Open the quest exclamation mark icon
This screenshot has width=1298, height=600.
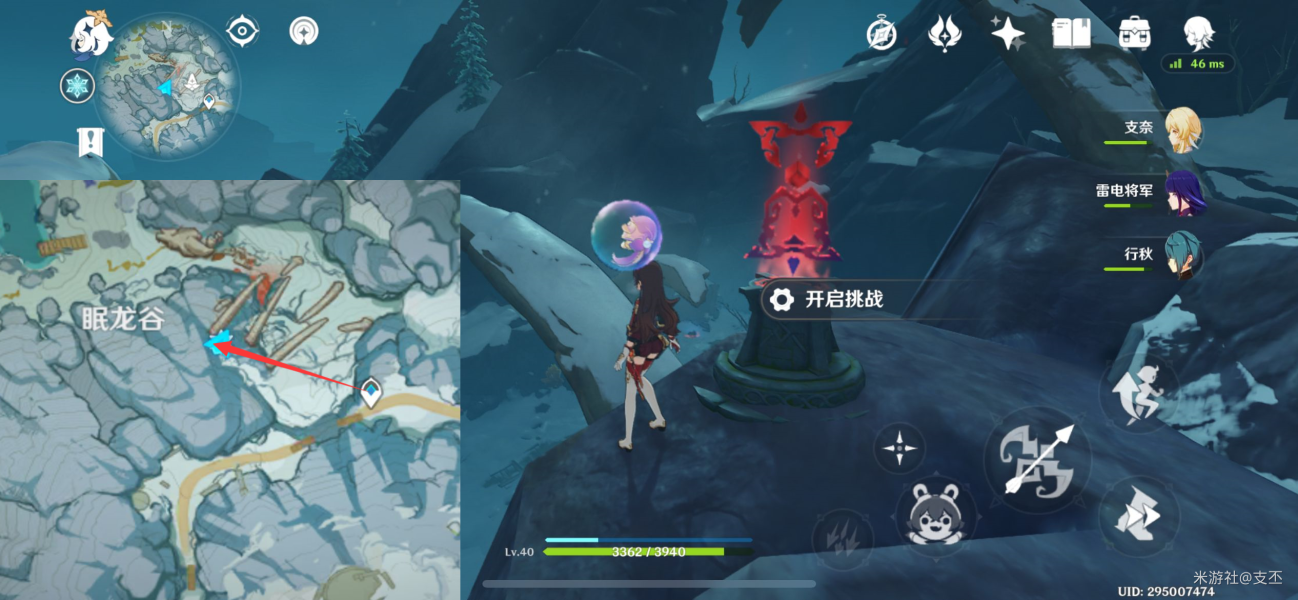[x=90, y=141]
